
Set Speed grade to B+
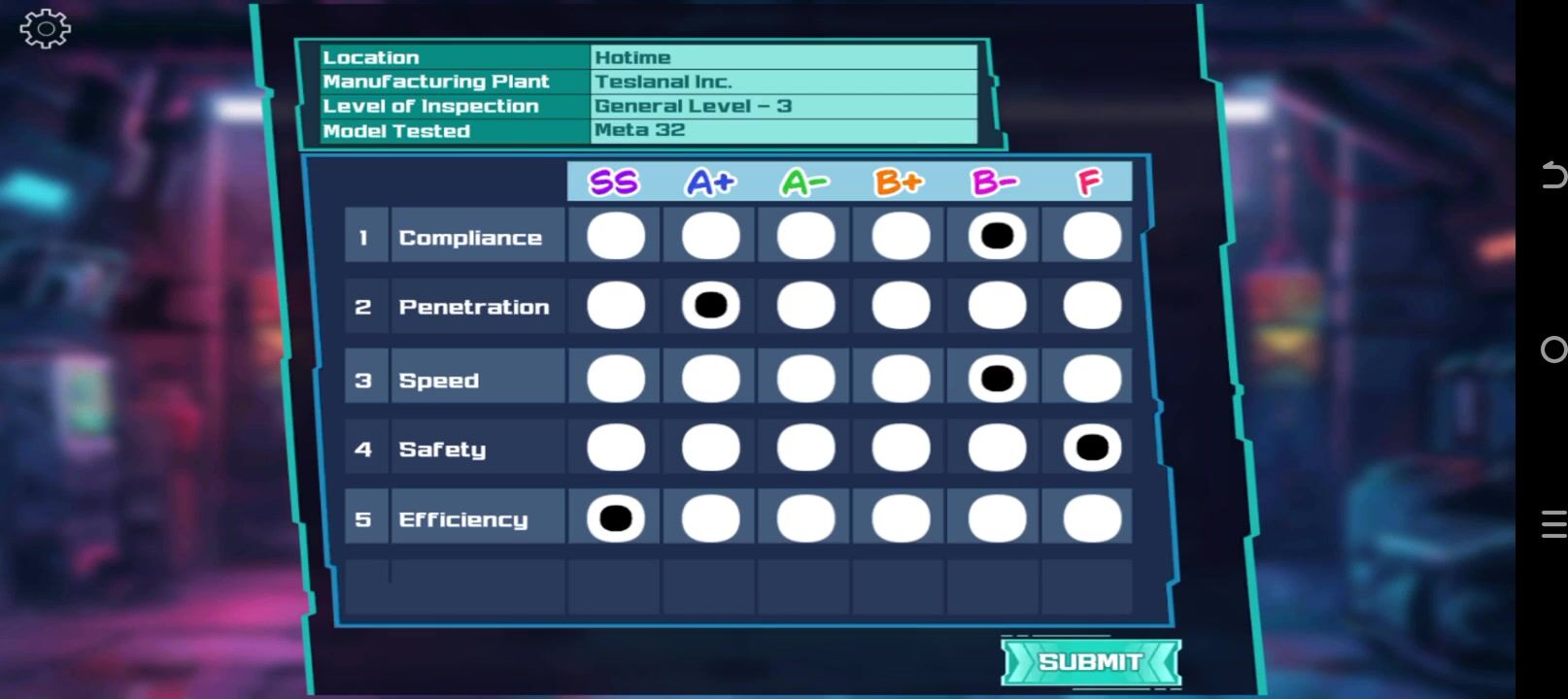901,378
